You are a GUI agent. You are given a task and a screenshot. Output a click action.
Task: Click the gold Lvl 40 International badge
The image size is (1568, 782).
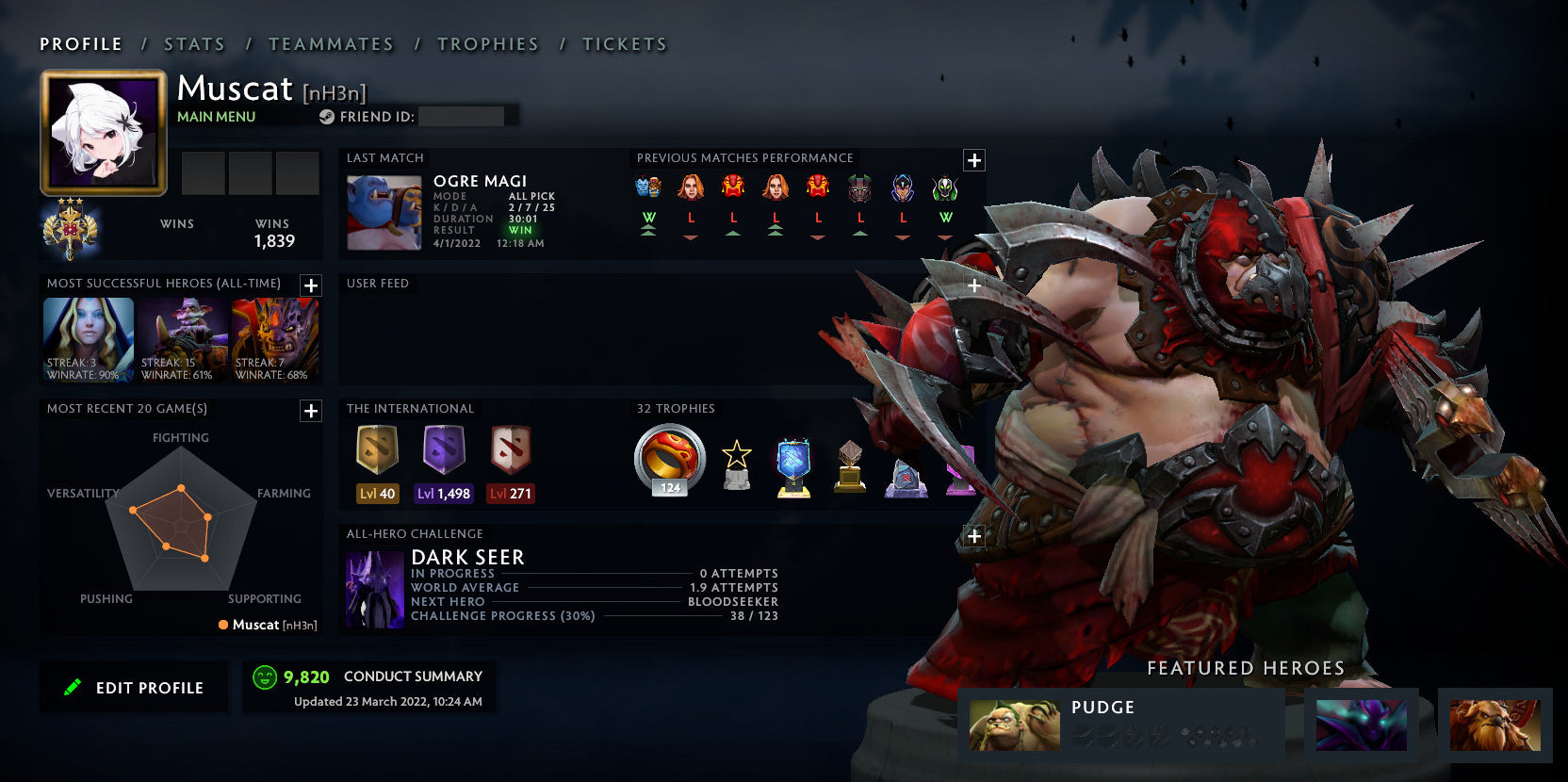[377, 455]
